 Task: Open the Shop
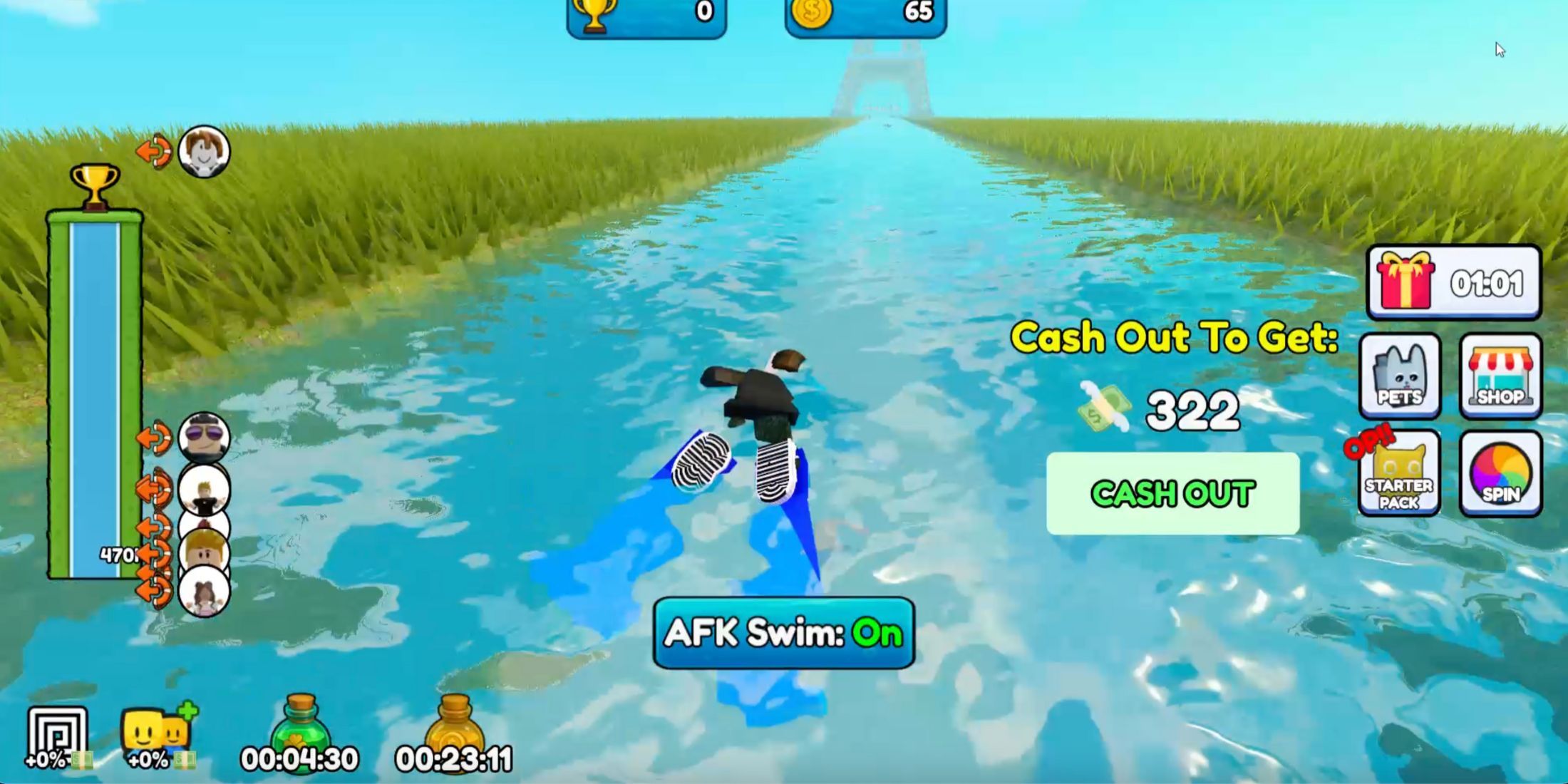pos(1500,378)
